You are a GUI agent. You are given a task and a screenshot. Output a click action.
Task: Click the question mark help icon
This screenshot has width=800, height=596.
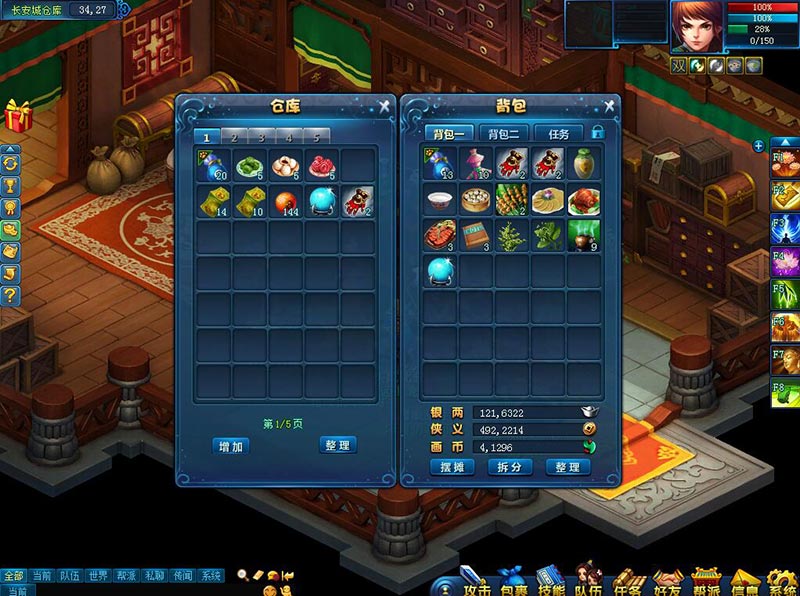pos(11,295)
